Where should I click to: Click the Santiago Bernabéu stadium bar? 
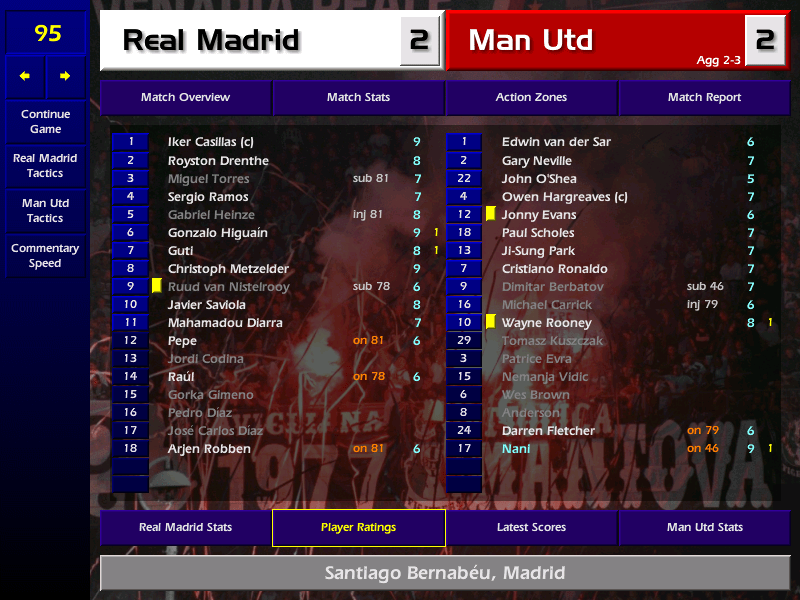pos(445,574)
